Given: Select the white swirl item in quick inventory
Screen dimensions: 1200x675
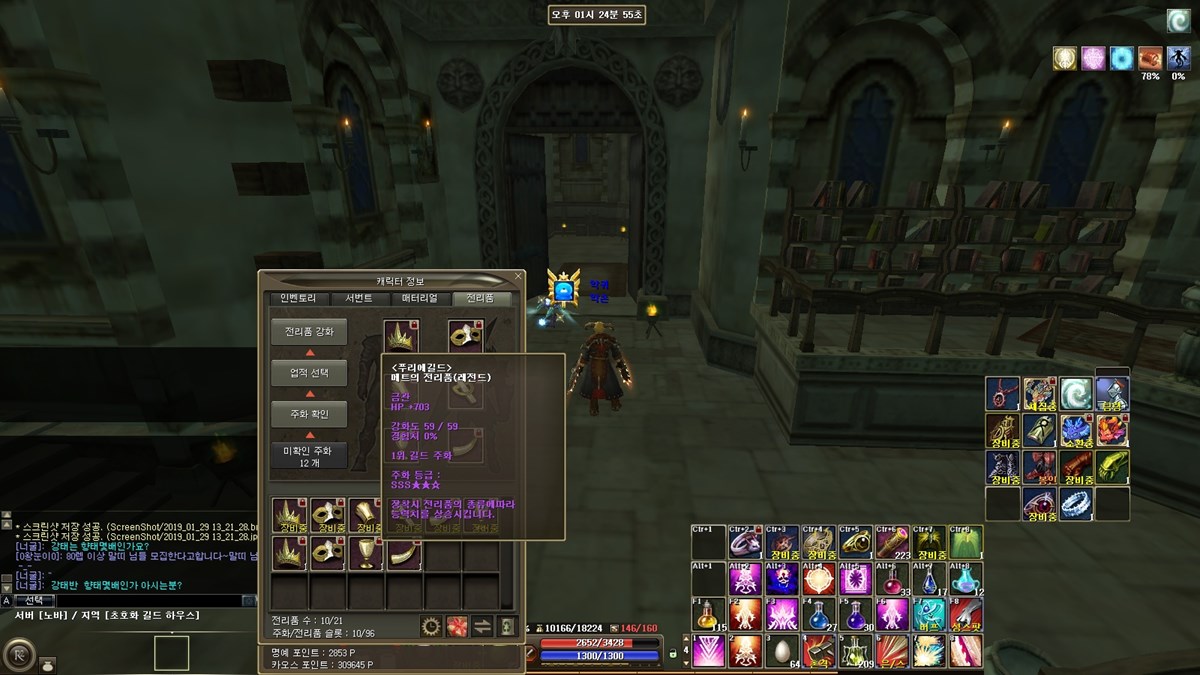Looking at the screenshot, I should tap(1076, 393).
